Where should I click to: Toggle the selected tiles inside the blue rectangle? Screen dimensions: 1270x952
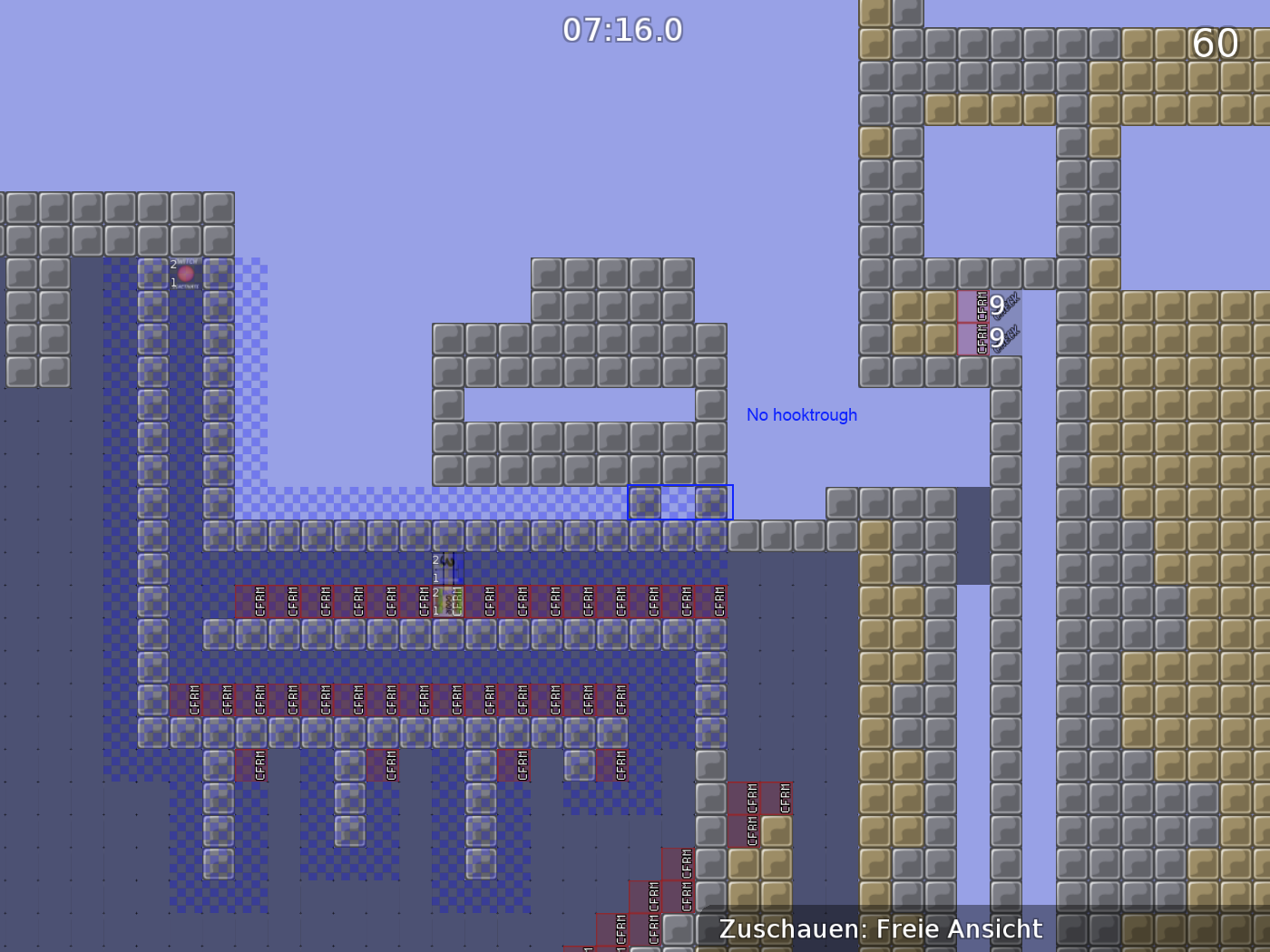point(679,501)
